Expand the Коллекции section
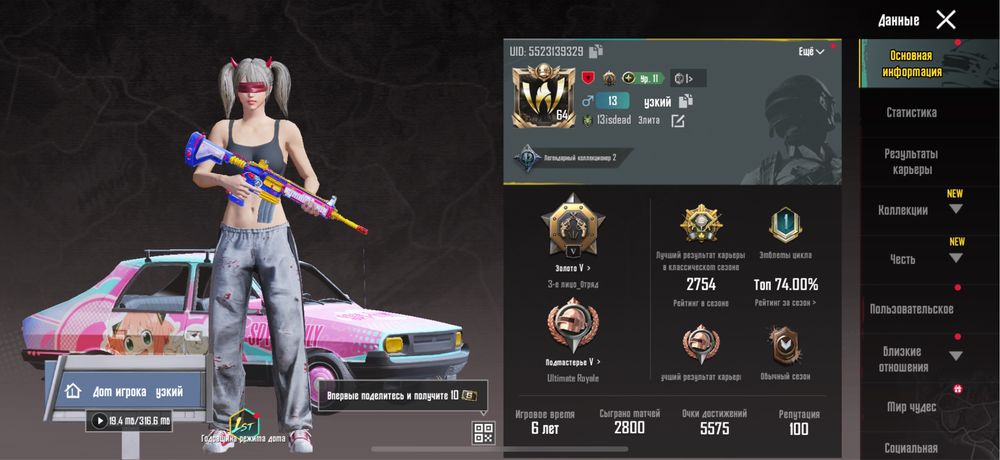Screen dimensions: 1000x460 point(955,210)
